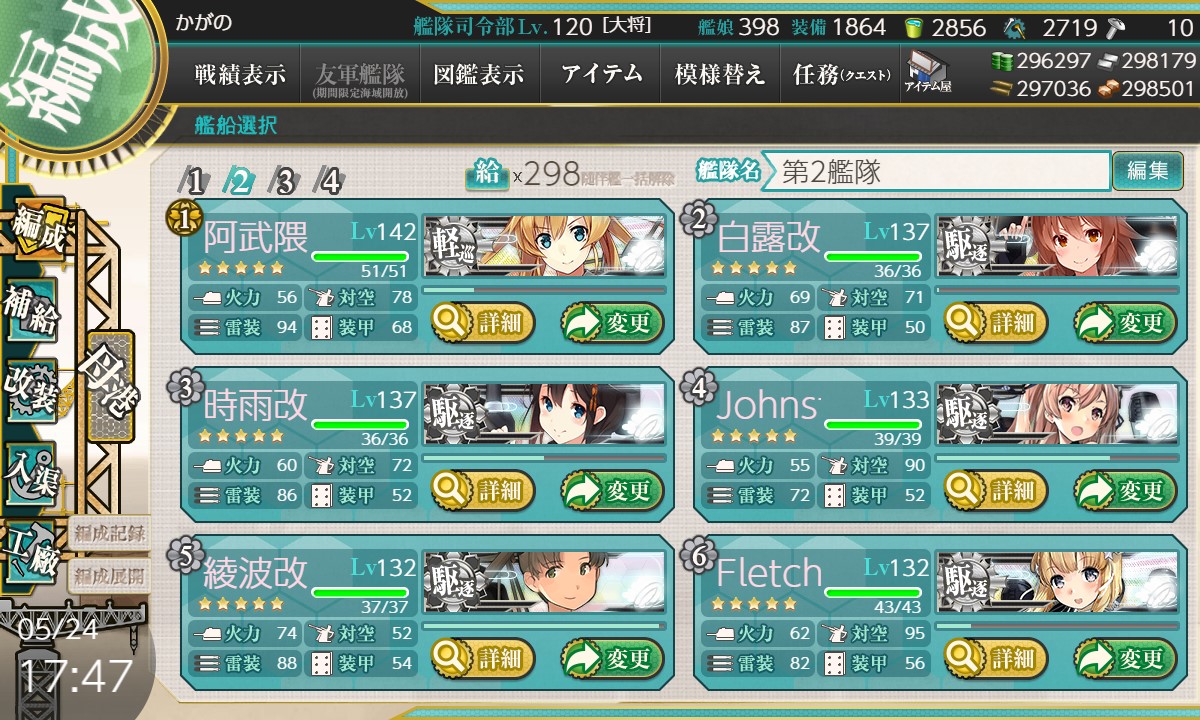Viewport: 1200px width, 720px height.
Task: Switch to fleet tab 3
Action: click(x=285, y=181)
